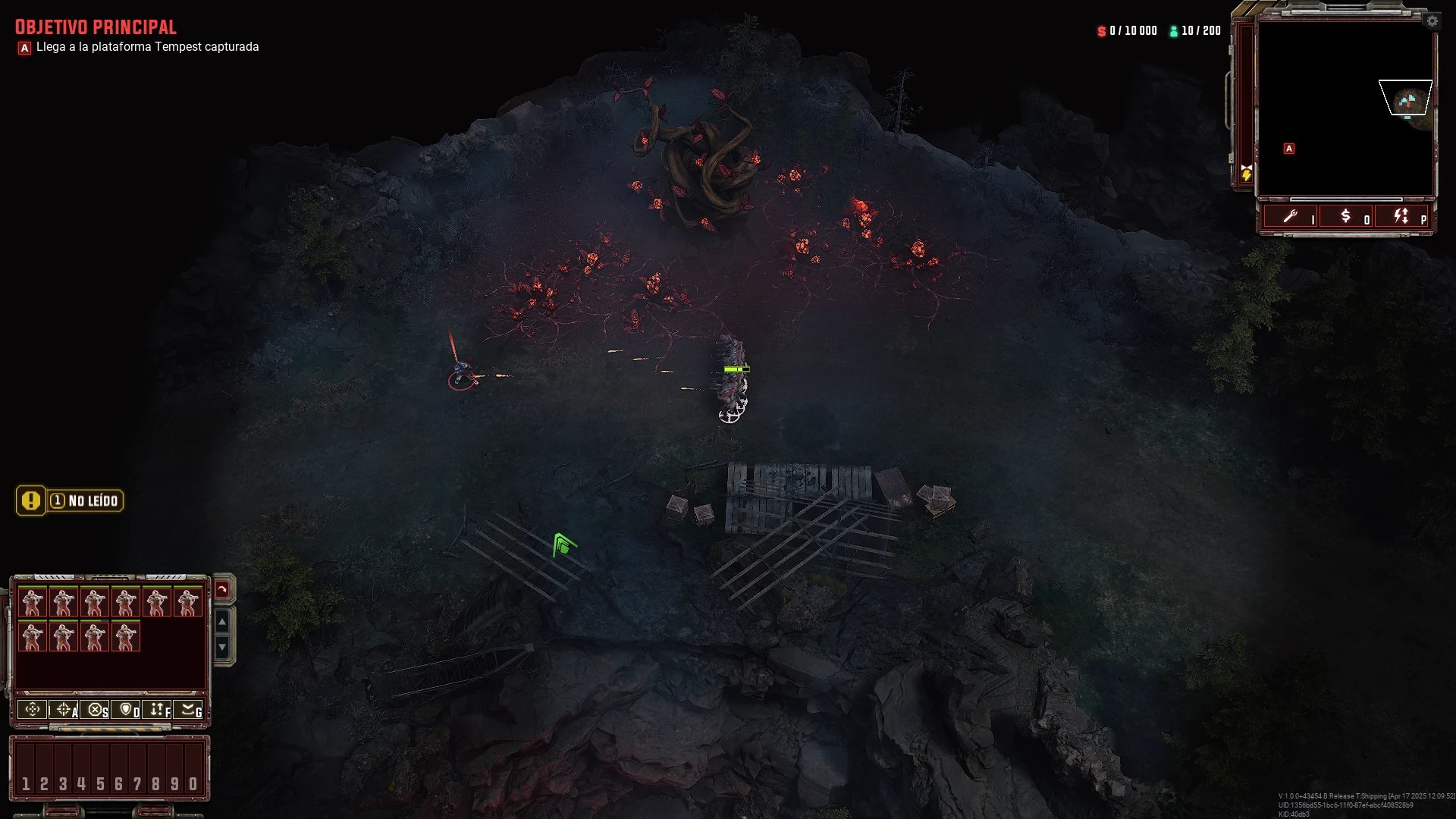The image size is (1456, 819).
Task: Activate the repair wrench button
Action: [x=1291, y=217]
